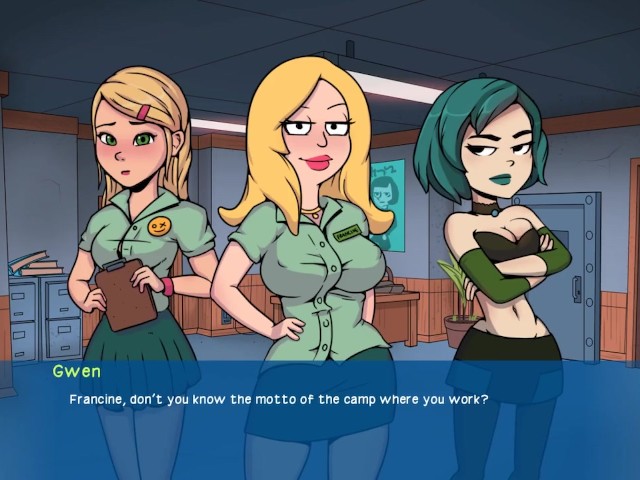Screen dimensions: 640x480
Task: Advance Gwen's dialogue text box
Action: pos(320,420)
